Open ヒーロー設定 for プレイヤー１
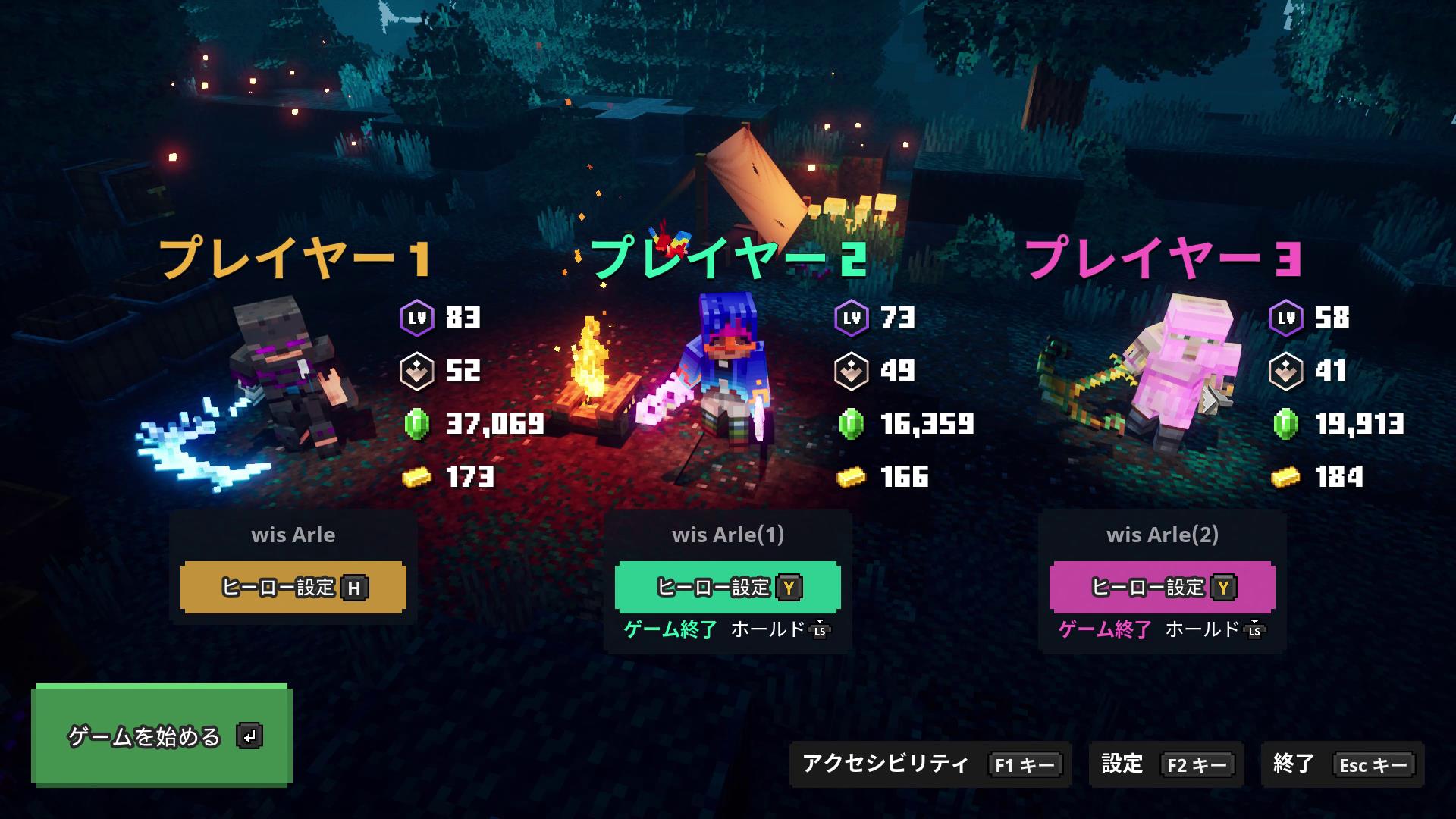 [x=294, y=587]
